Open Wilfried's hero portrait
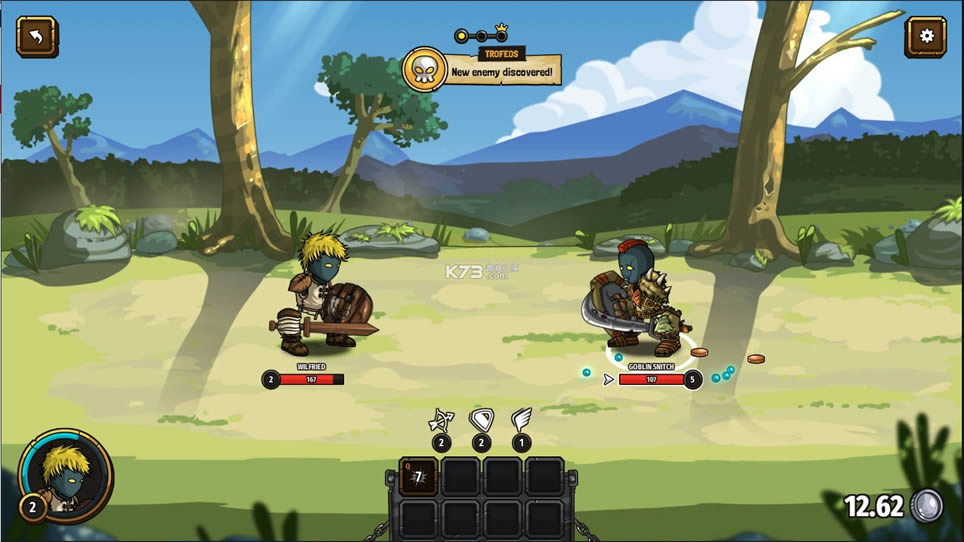Viewport: 964px width, 542px height. pyautogui.click(x=67, y=475)
